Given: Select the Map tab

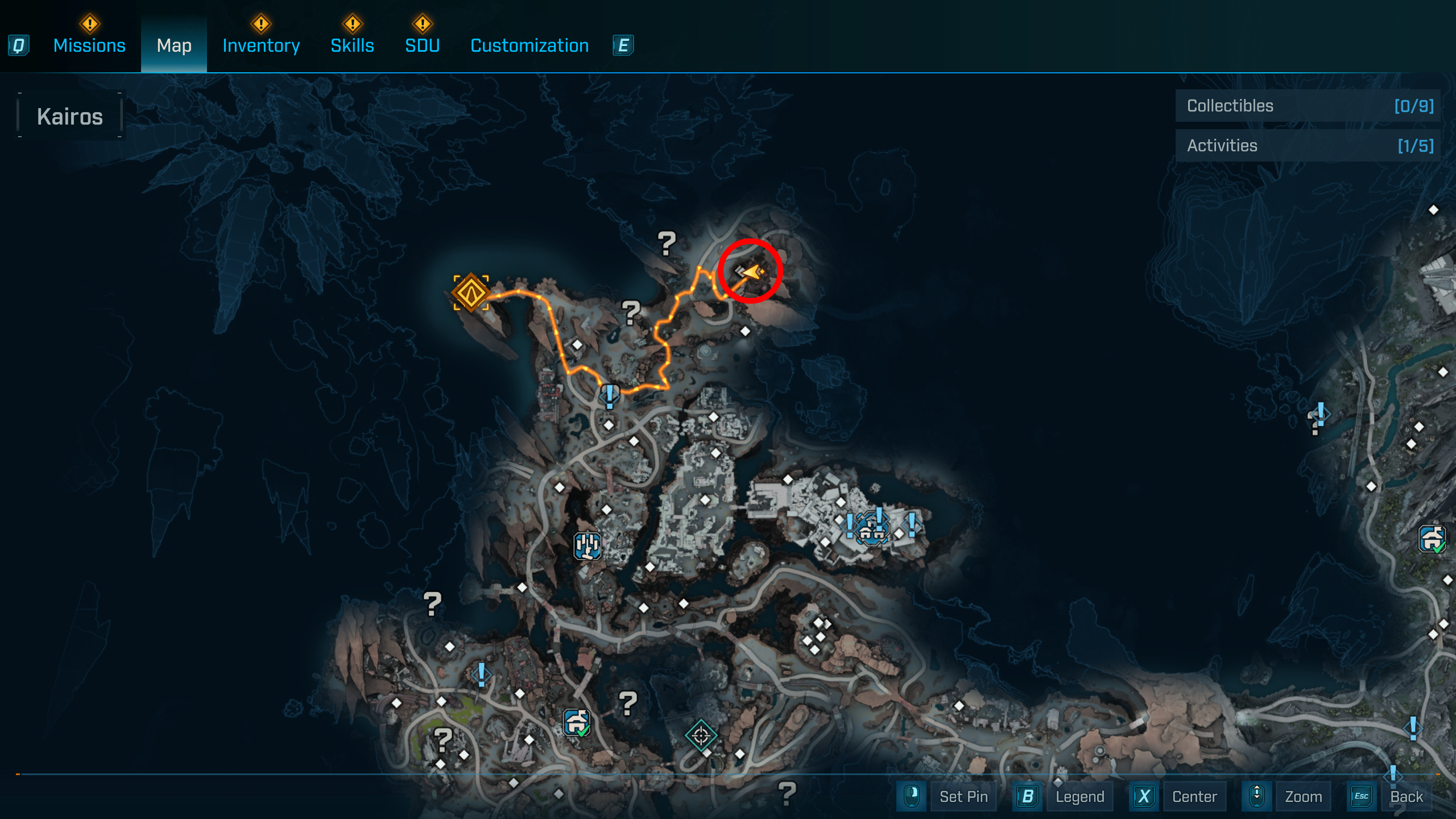Looking at the screenshot, I should (x=174, y=45).
